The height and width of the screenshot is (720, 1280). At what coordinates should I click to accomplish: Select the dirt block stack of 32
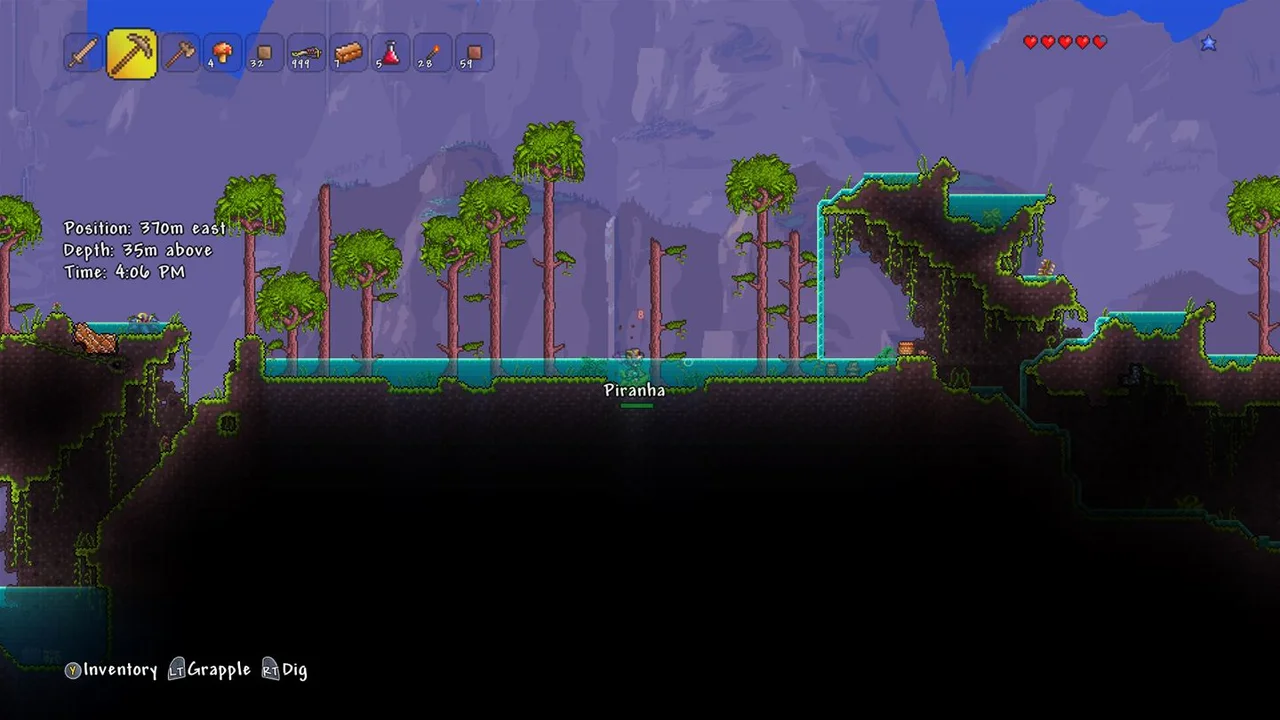[x=264, y=53]
